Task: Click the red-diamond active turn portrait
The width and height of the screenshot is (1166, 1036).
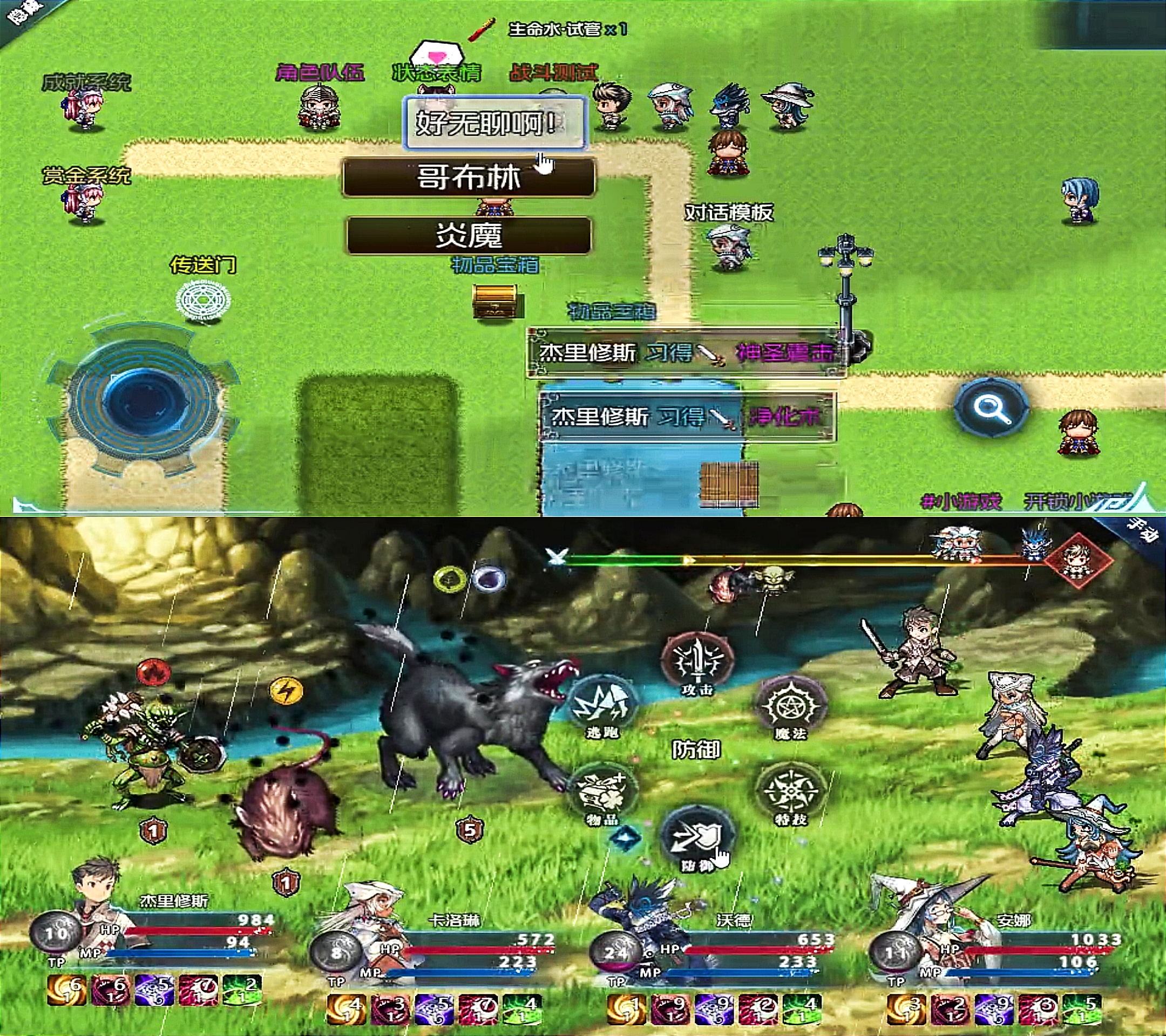Action: (1078, 560)
